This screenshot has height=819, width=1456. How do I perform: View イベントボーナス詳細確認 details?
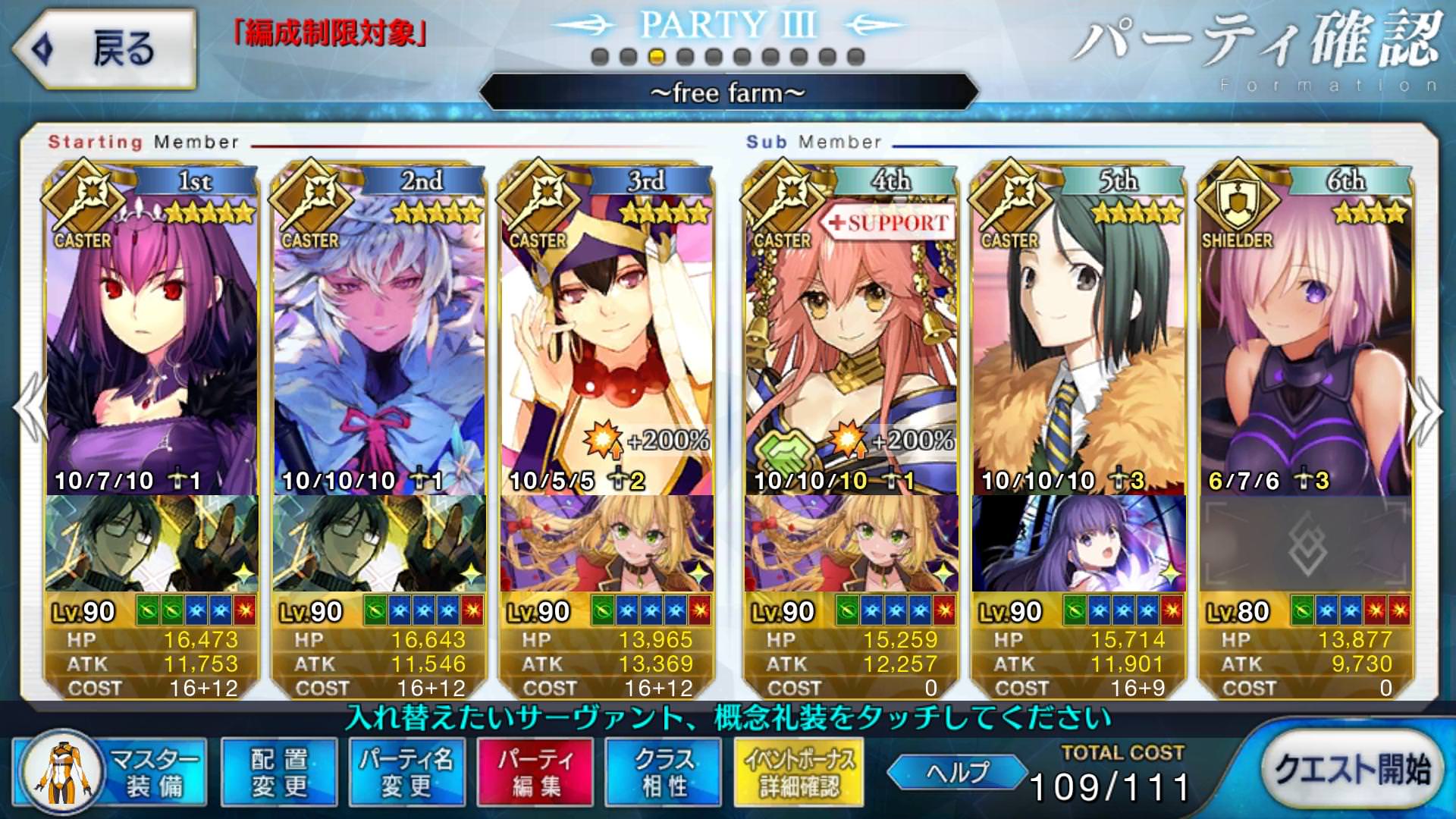[x=799, y=772]
